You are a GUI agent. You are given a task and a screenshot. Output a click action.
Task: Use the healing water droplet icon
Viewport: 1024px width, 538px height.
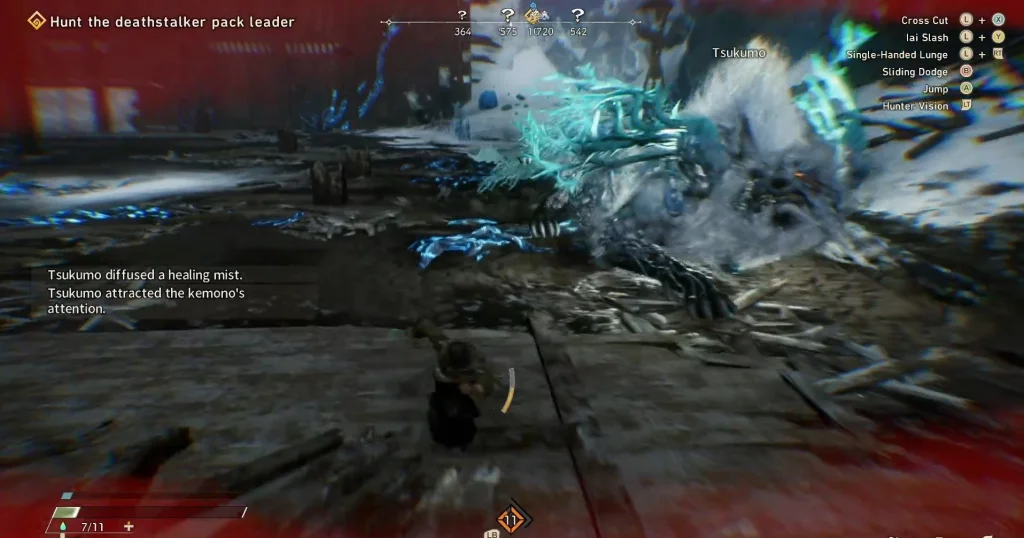61,526
